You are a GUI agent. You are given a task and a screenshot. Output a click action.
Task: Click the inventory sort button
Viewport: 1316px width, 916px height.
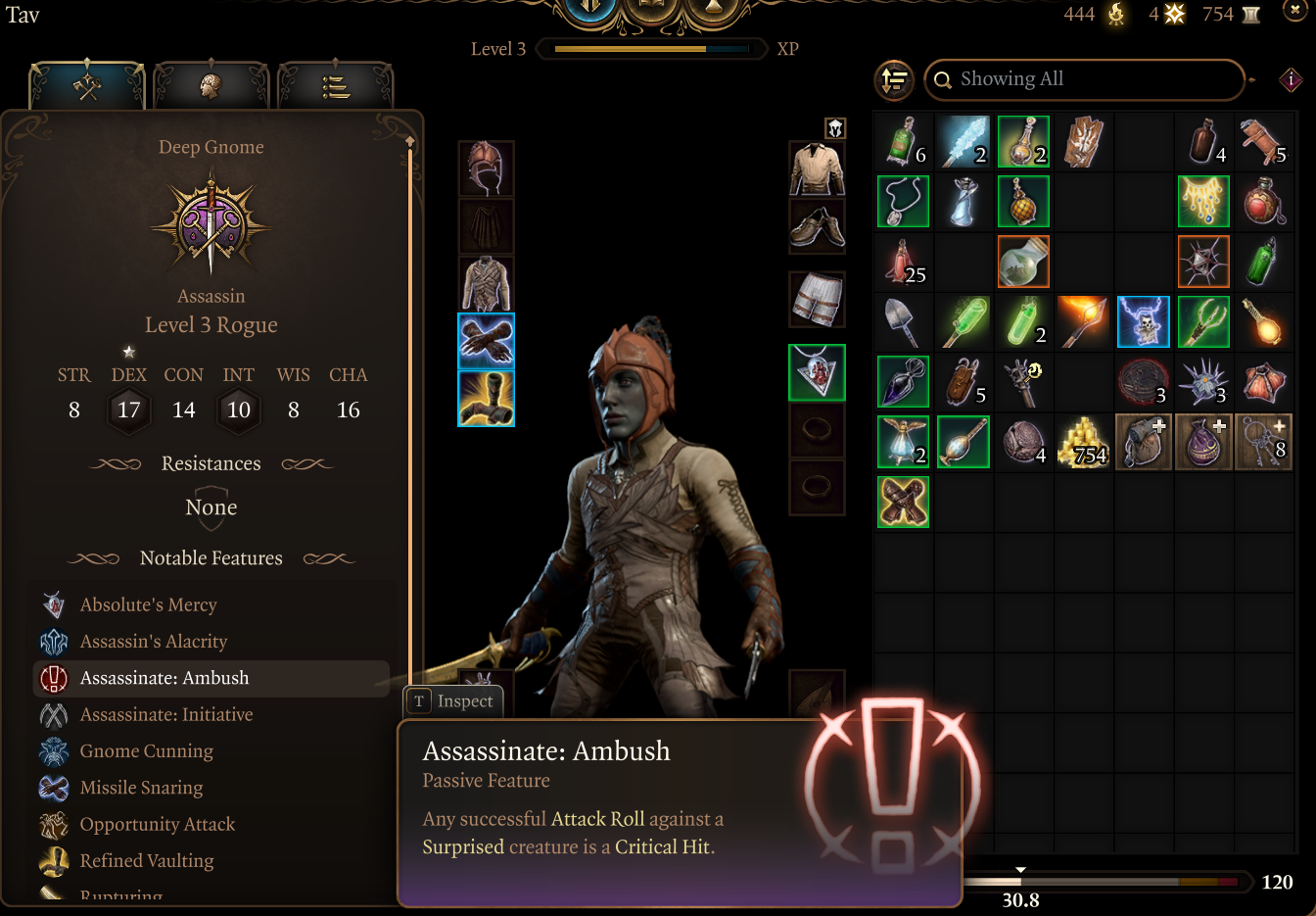tap(894, 80)
